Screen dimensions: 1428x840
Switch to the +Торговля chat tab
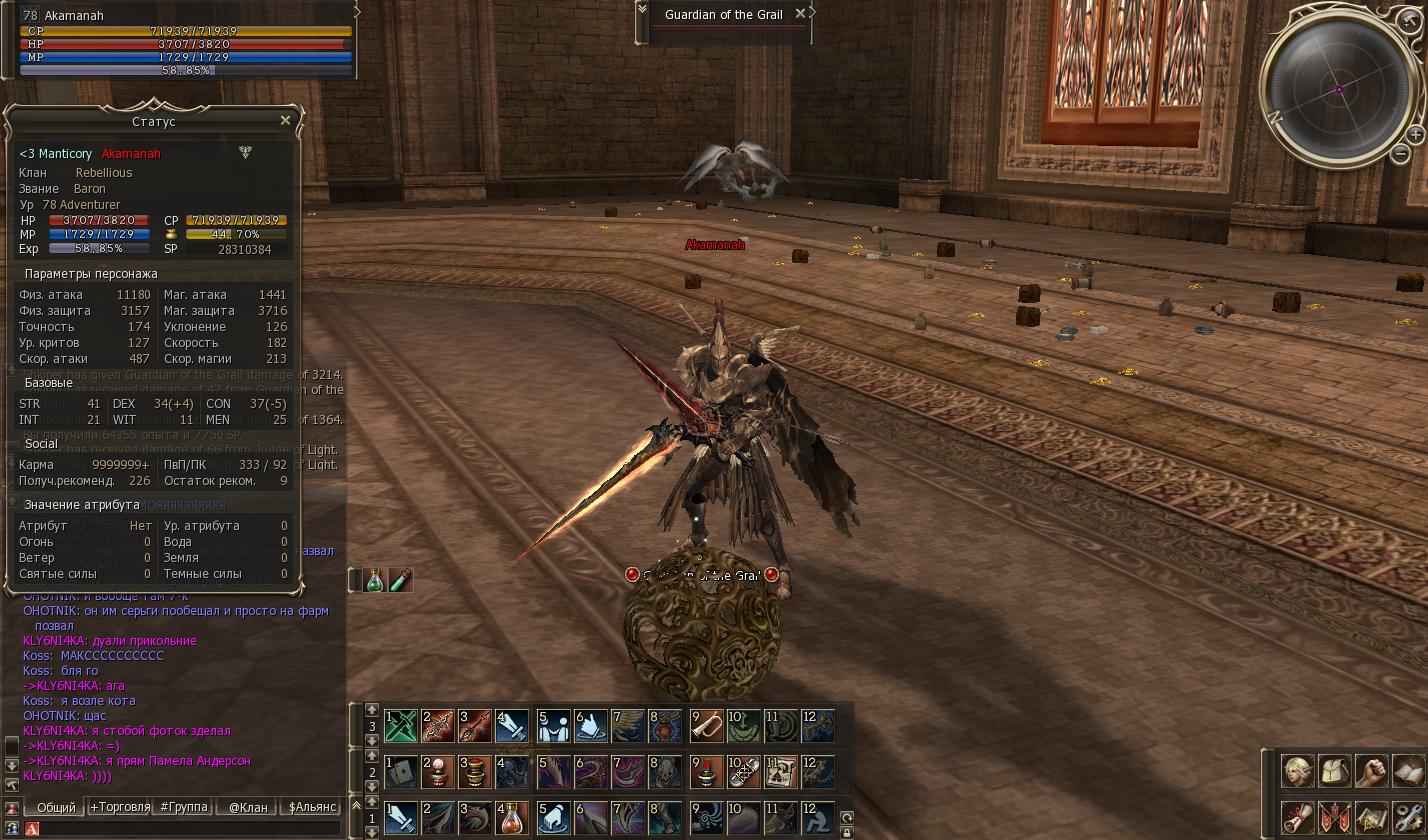120,807
